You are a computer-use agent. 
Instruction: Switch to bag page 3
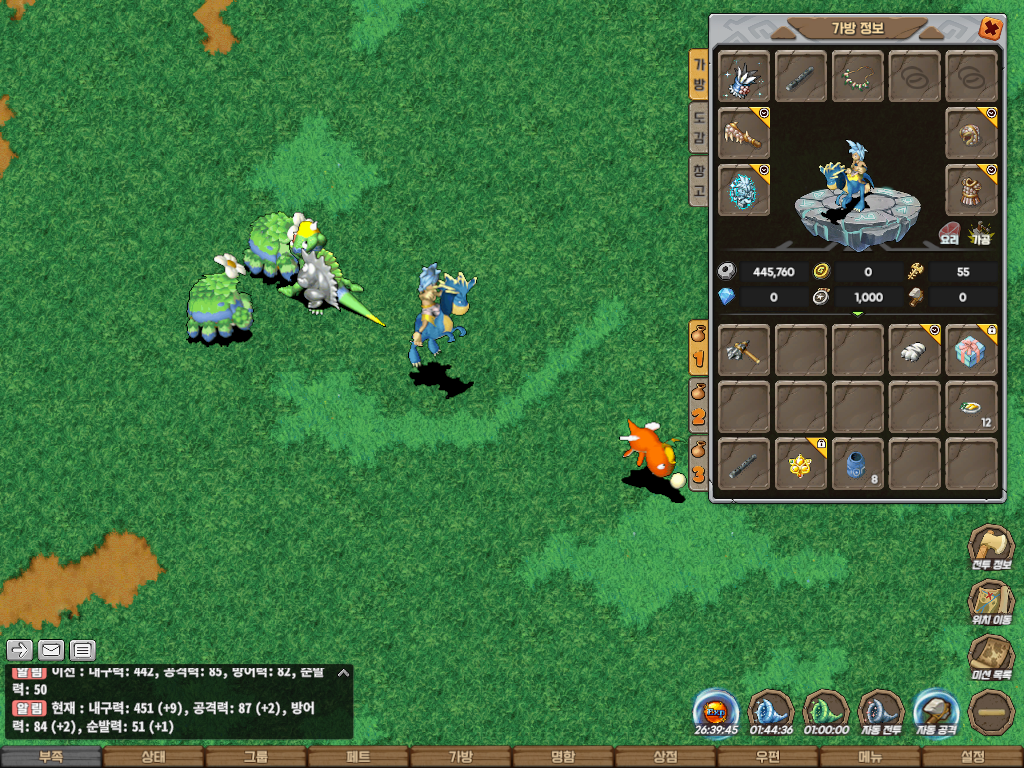(699, 463)
